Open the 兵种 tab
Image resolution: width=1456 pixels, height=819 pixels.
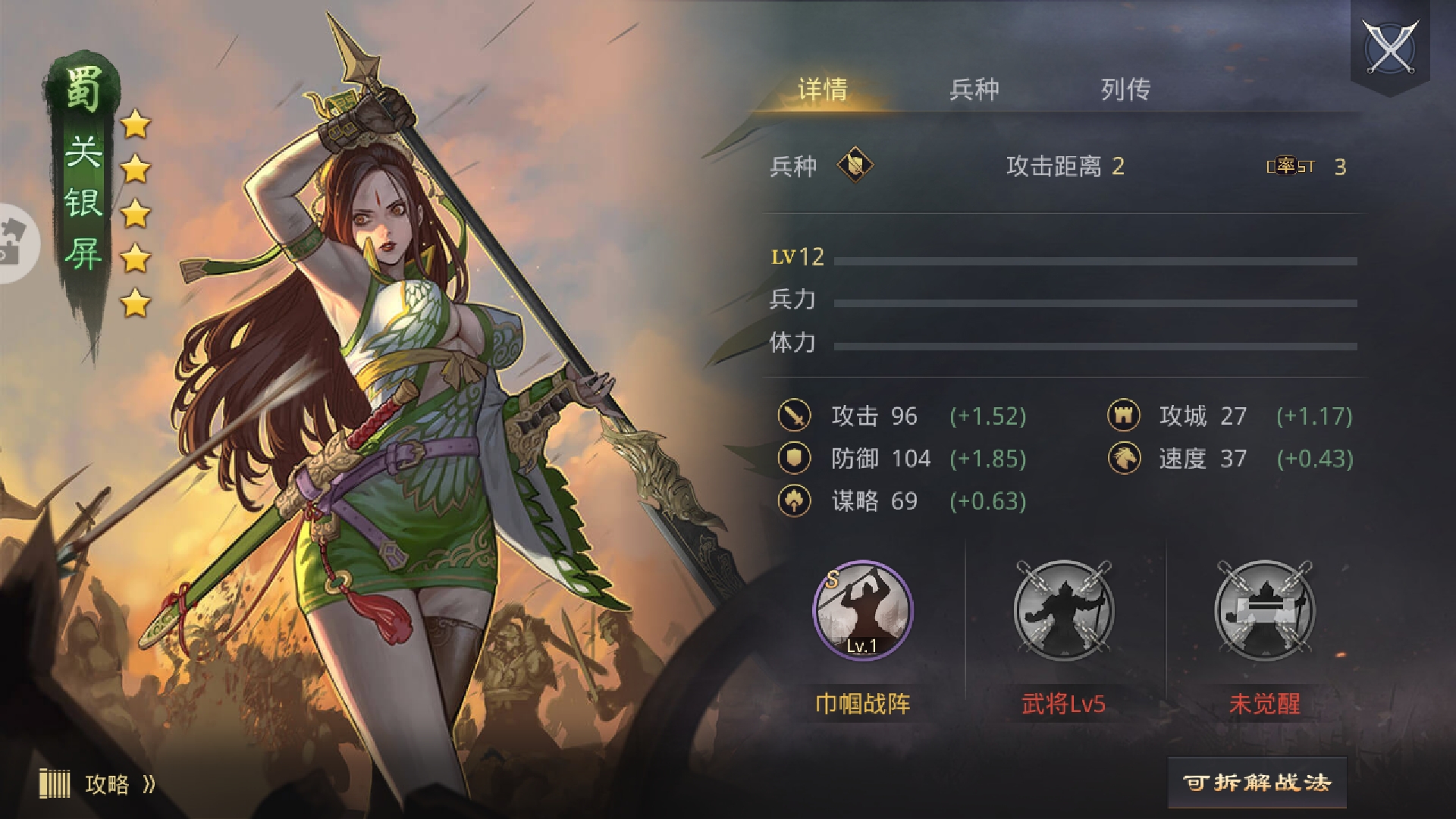[x=974, y=89]
